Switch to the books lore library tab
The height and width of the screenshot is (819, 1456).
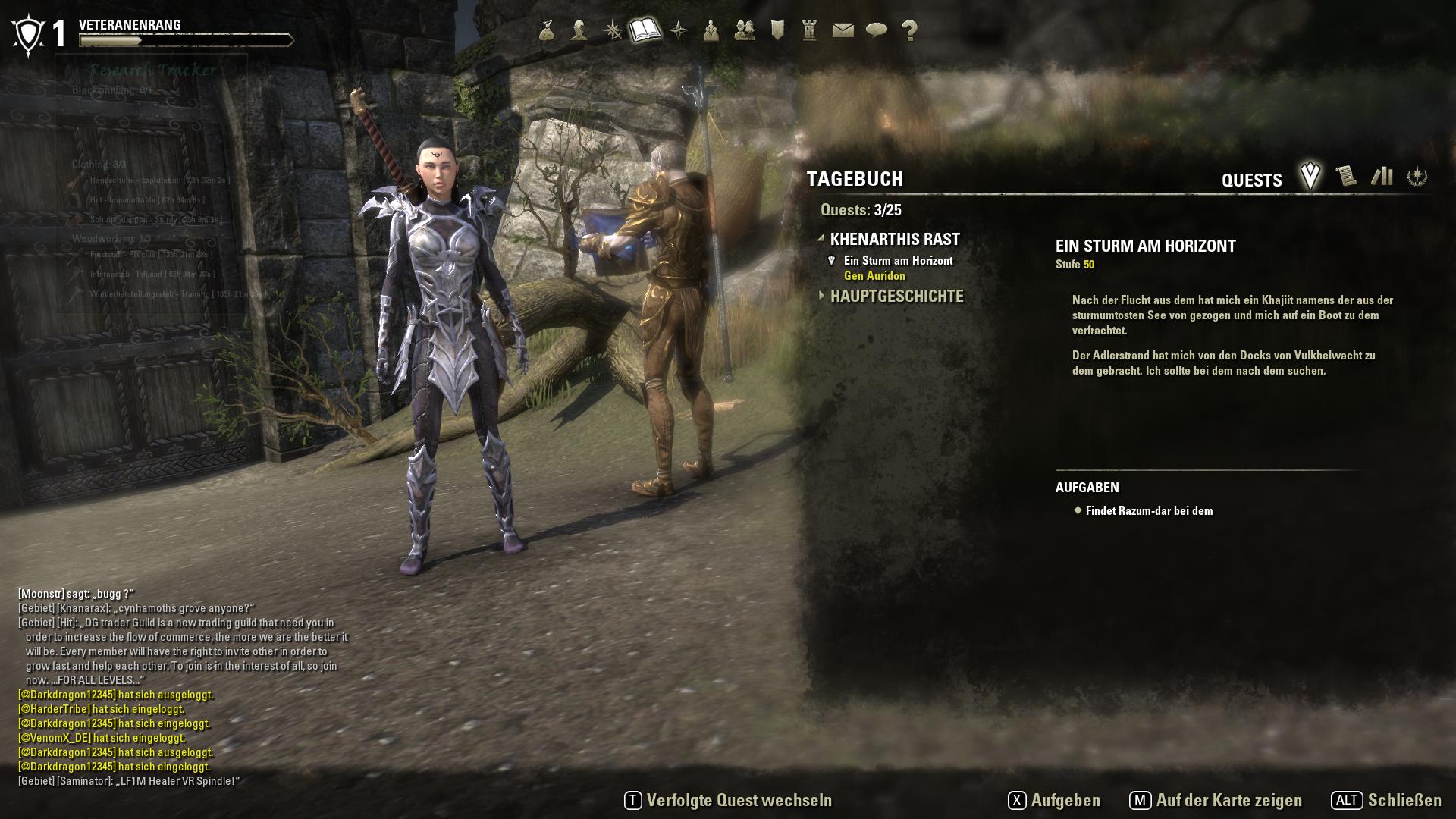(x=1382, y=177)
